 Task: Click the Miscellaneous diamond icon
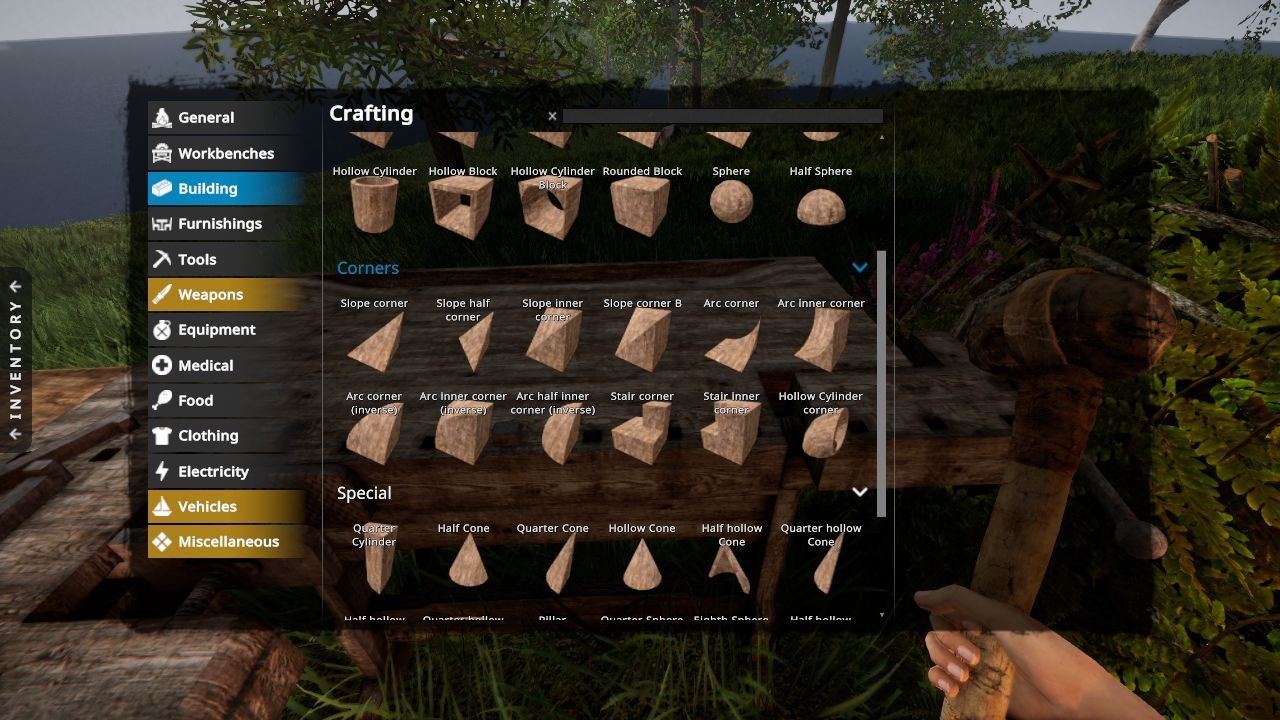pos(162,541)
